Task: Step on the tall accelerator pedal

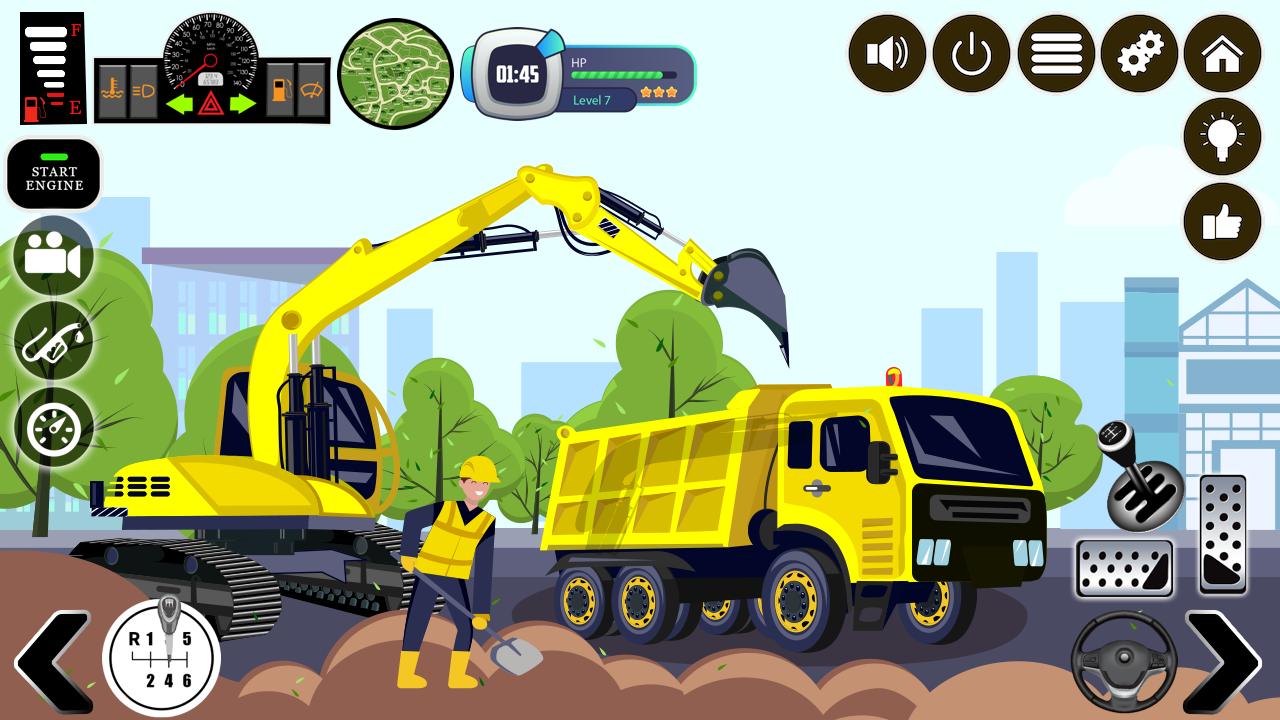Action: (x=1222, y=535)
